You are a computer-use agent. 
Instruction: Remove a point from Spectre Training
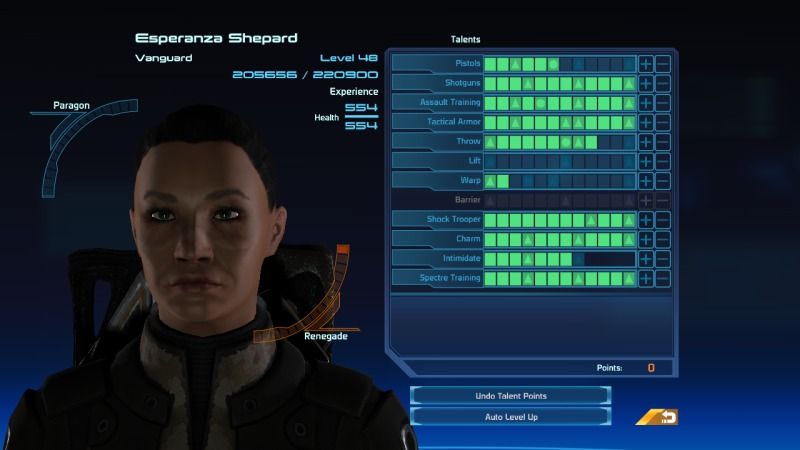(662, 278)
